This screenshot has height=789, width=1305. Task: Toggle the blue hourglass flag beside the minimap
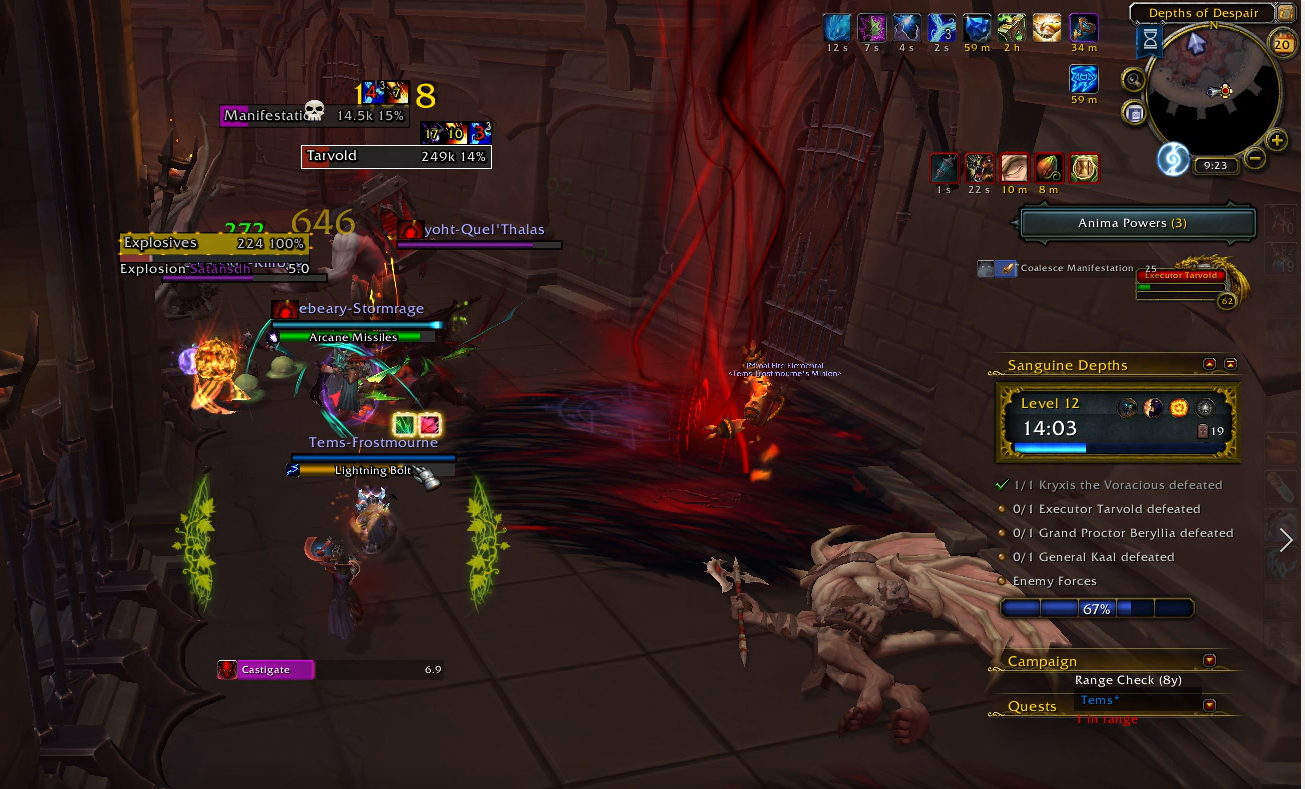[x=1150, y=40]
